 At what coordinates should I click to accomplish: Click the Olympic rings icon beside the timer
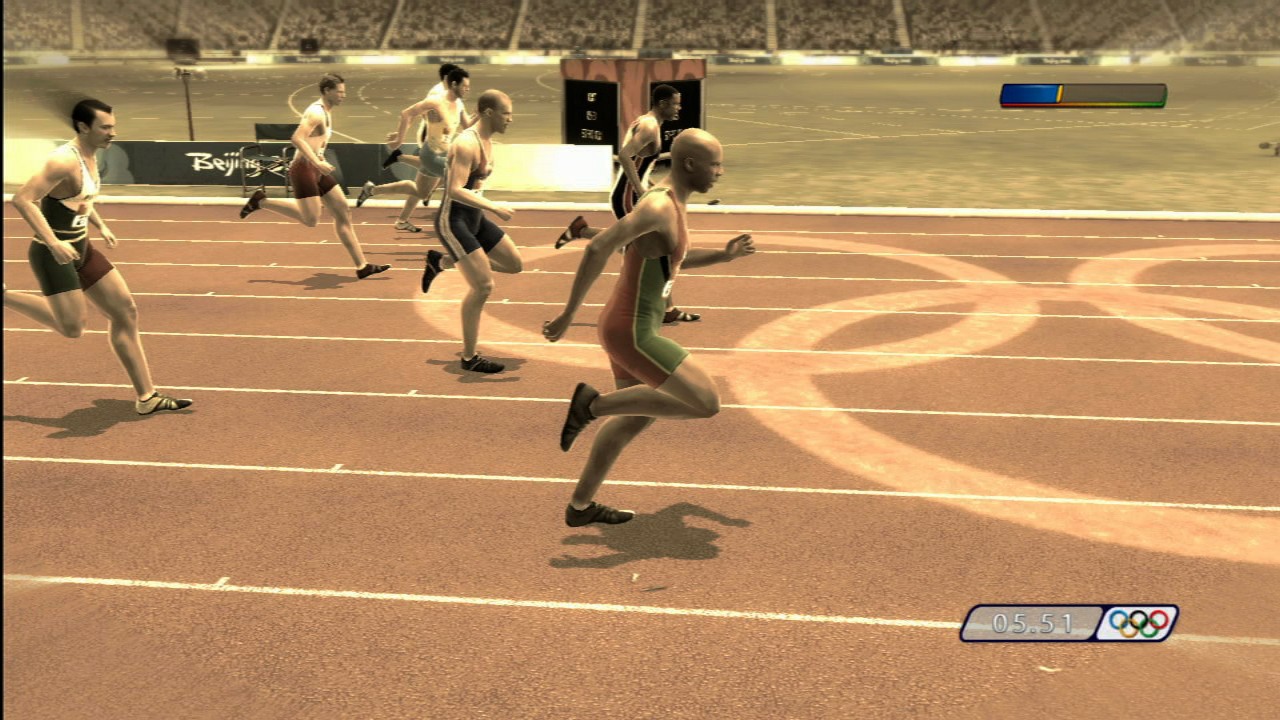1137,623
